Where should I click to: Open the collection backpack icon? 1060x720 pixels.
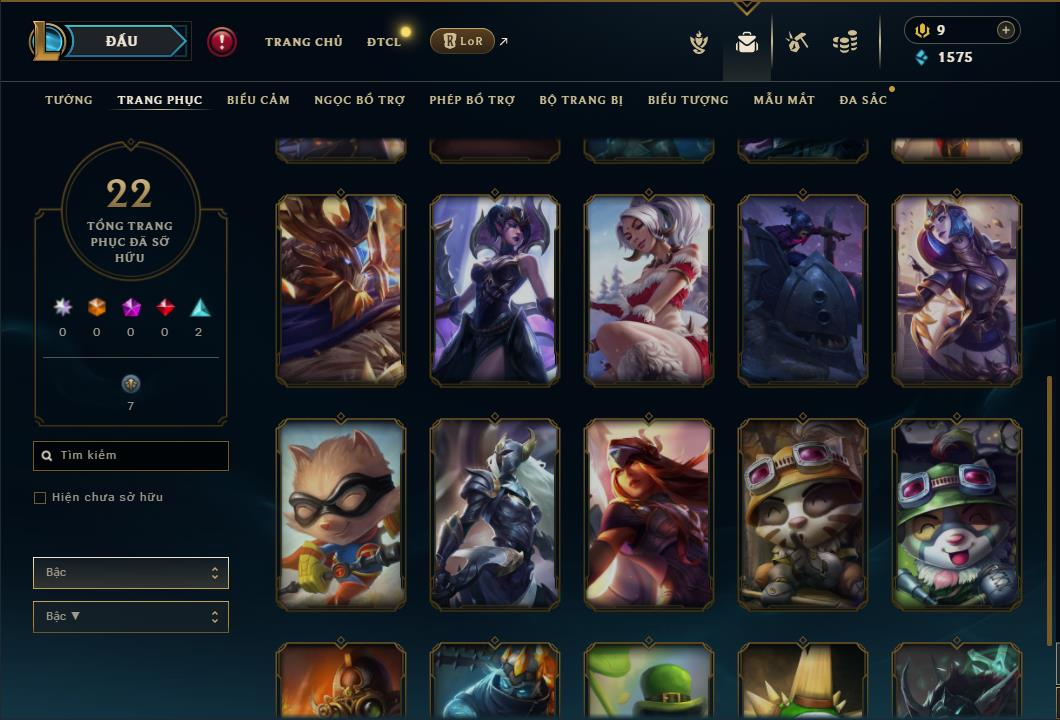746,42
